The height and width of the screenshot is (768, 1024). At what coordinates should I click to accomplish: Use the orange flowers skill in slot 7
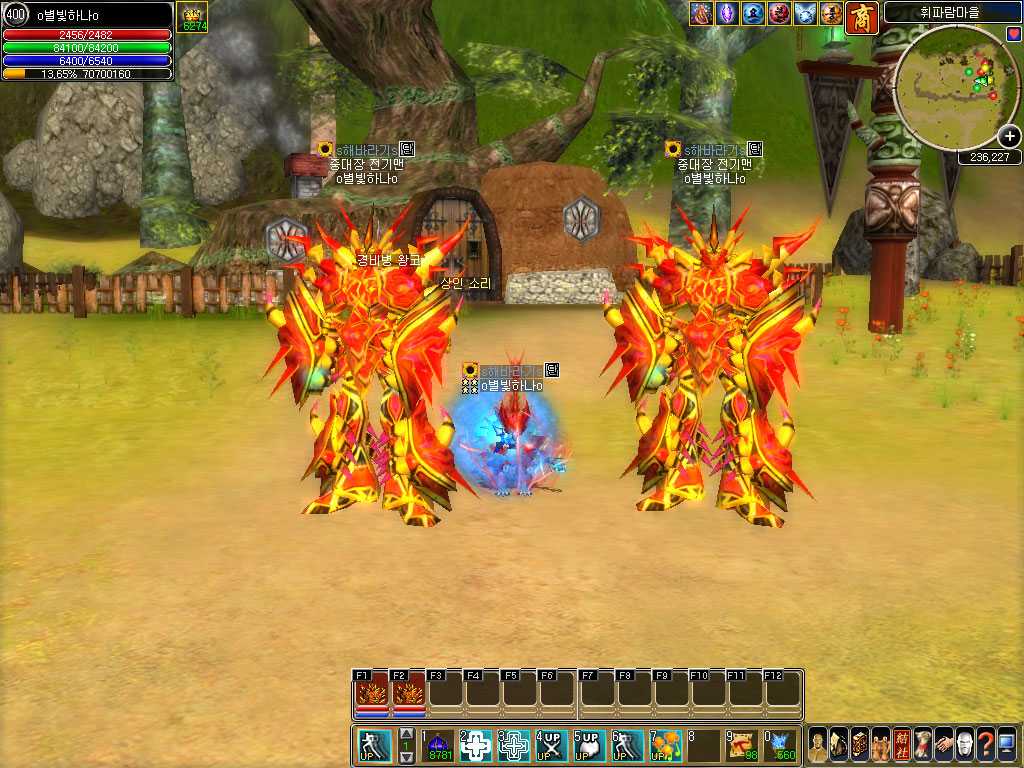pyautogui.click(x=666, y=745)
